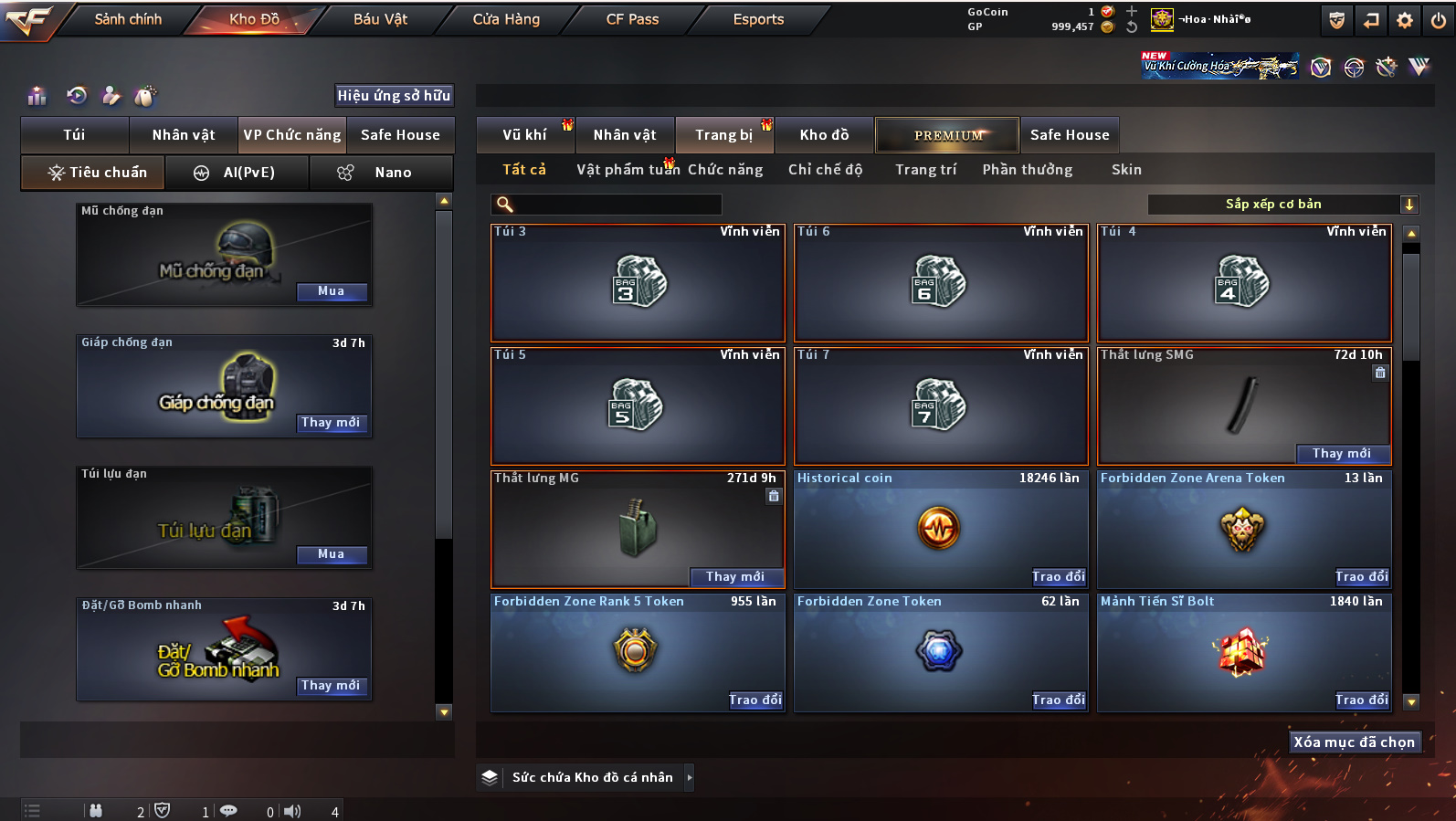Show the Chức năng item filter
Viewport: 1456px width, 821px height.
point(725,170)
